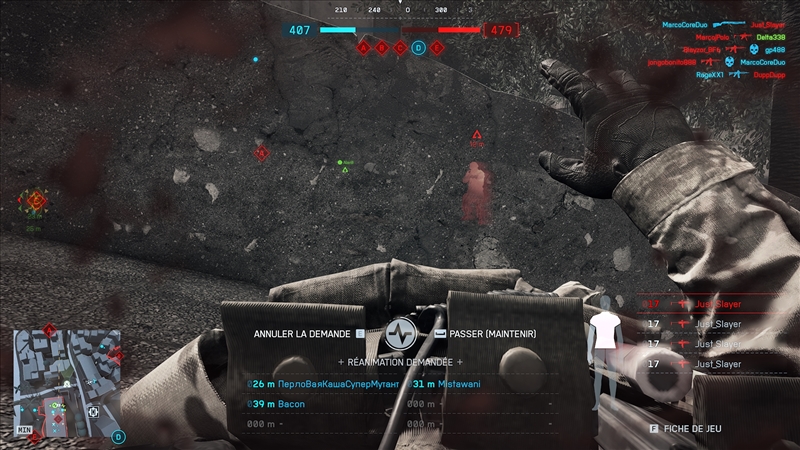Click the body damage silhouette indicator
The height and width of the screenshot is (450, 800).
(602, 345)
